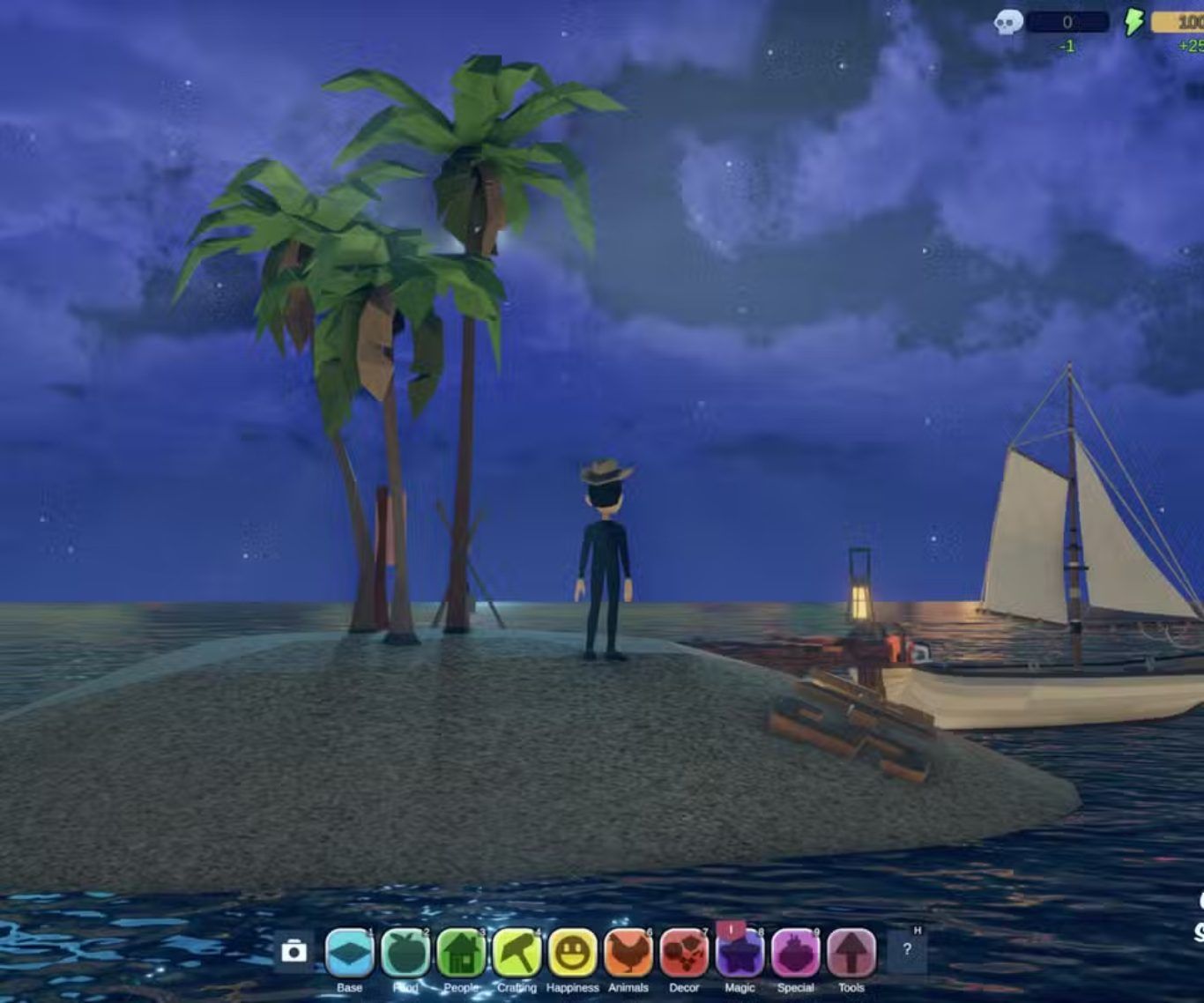Select the Special category
1204x1003 pixels.
click(x=795, y=953)
